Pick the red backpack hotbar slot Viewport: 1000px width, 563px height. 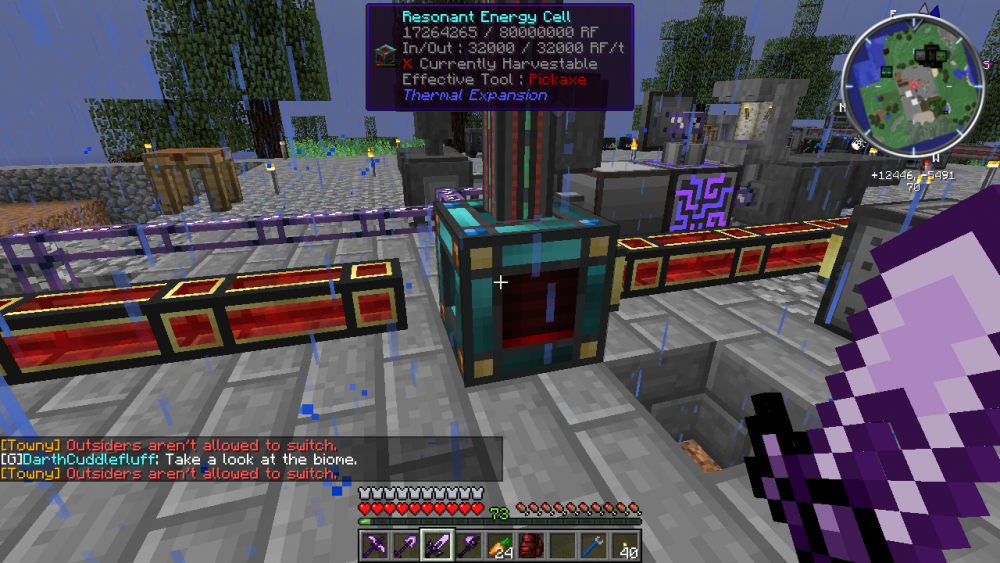click(531, 545)
